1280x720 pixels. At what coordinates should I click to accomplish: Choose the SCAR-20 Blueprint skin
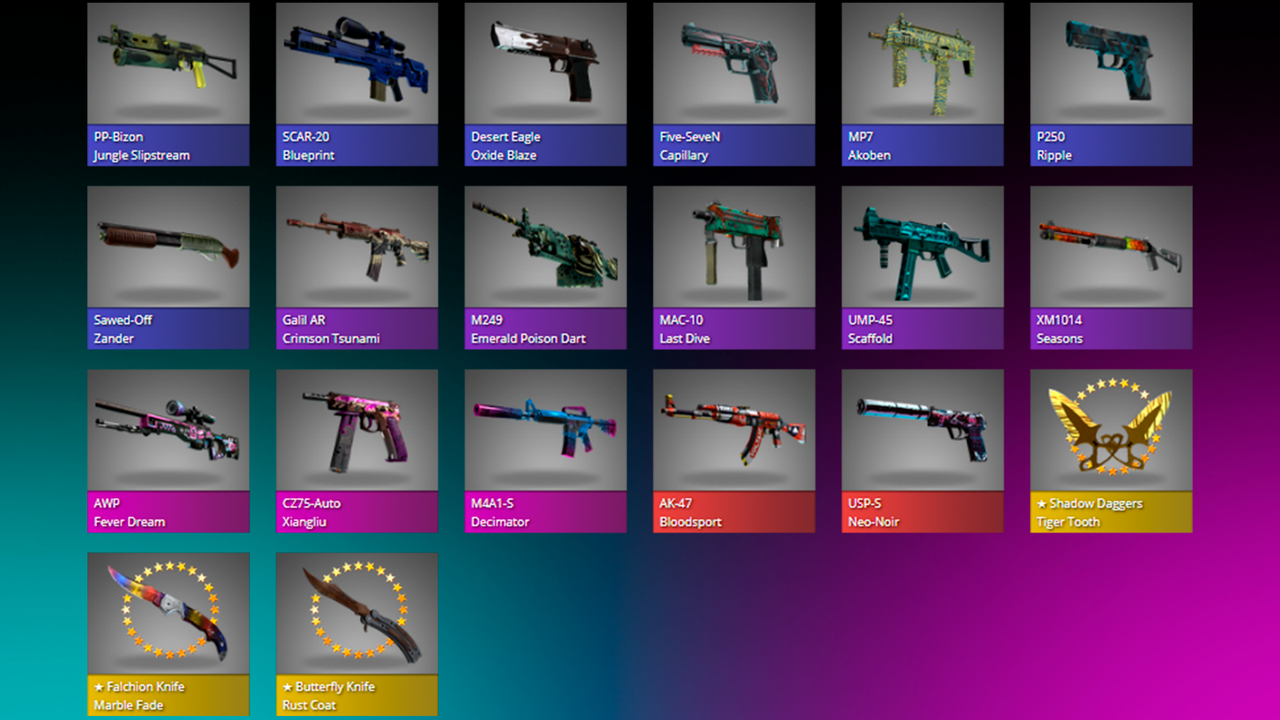pyautogui.click(x=357, y=83)
